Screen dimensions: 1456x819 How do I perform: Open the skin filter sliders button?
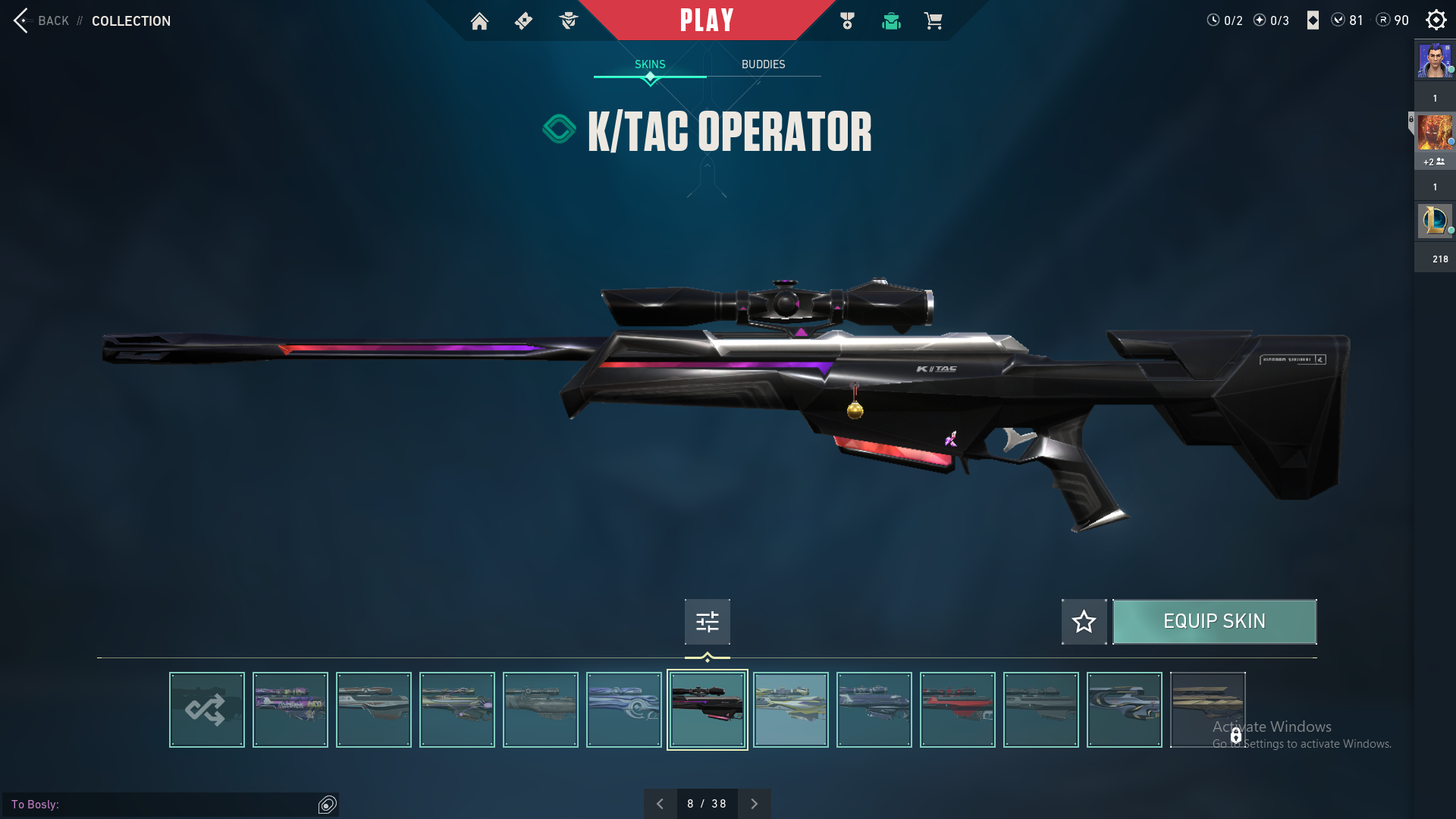[x=707, y=622]
